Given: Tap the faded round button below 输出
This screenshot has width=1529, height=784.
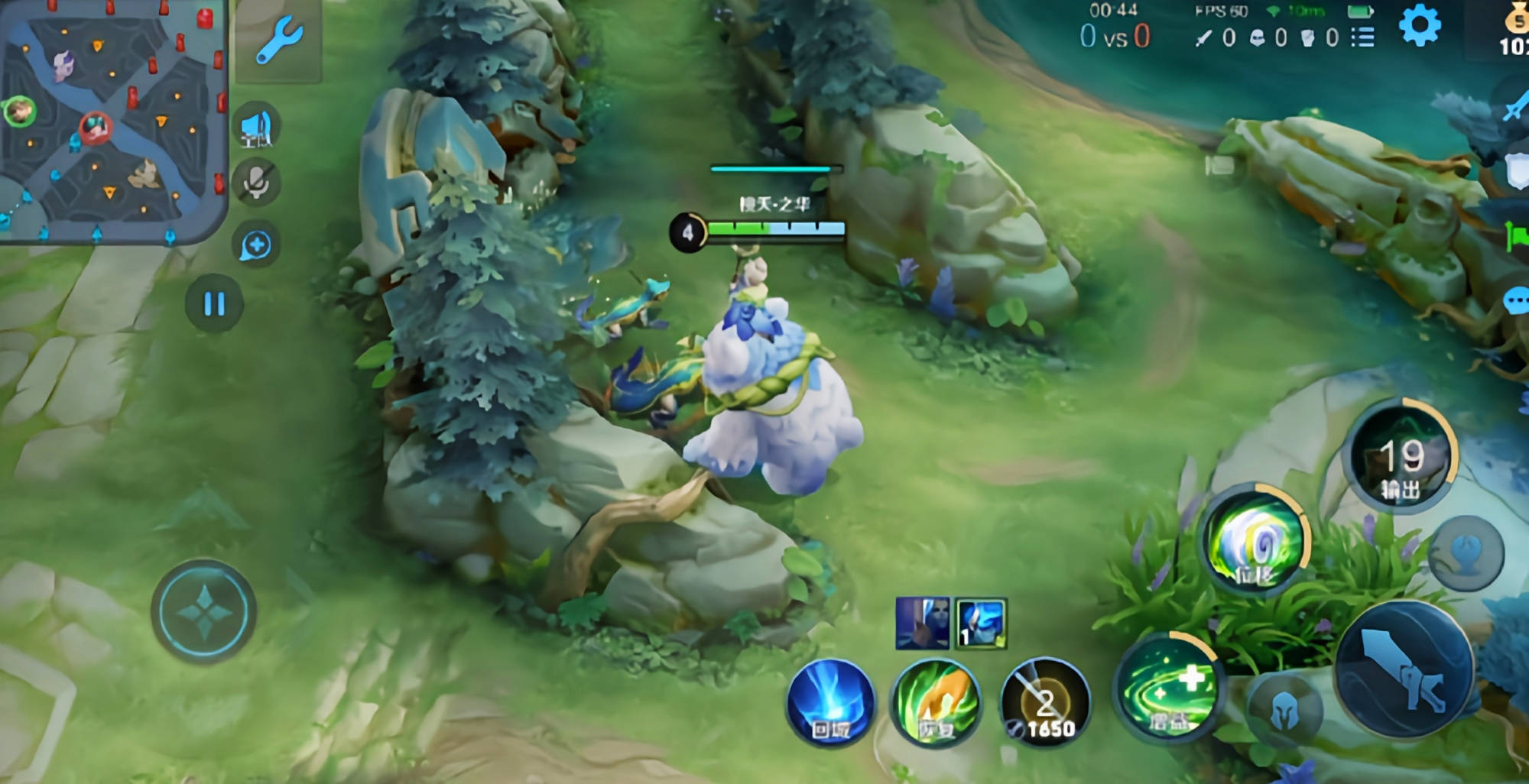Looking at the screenshot, I should [x=1466, y=552].
